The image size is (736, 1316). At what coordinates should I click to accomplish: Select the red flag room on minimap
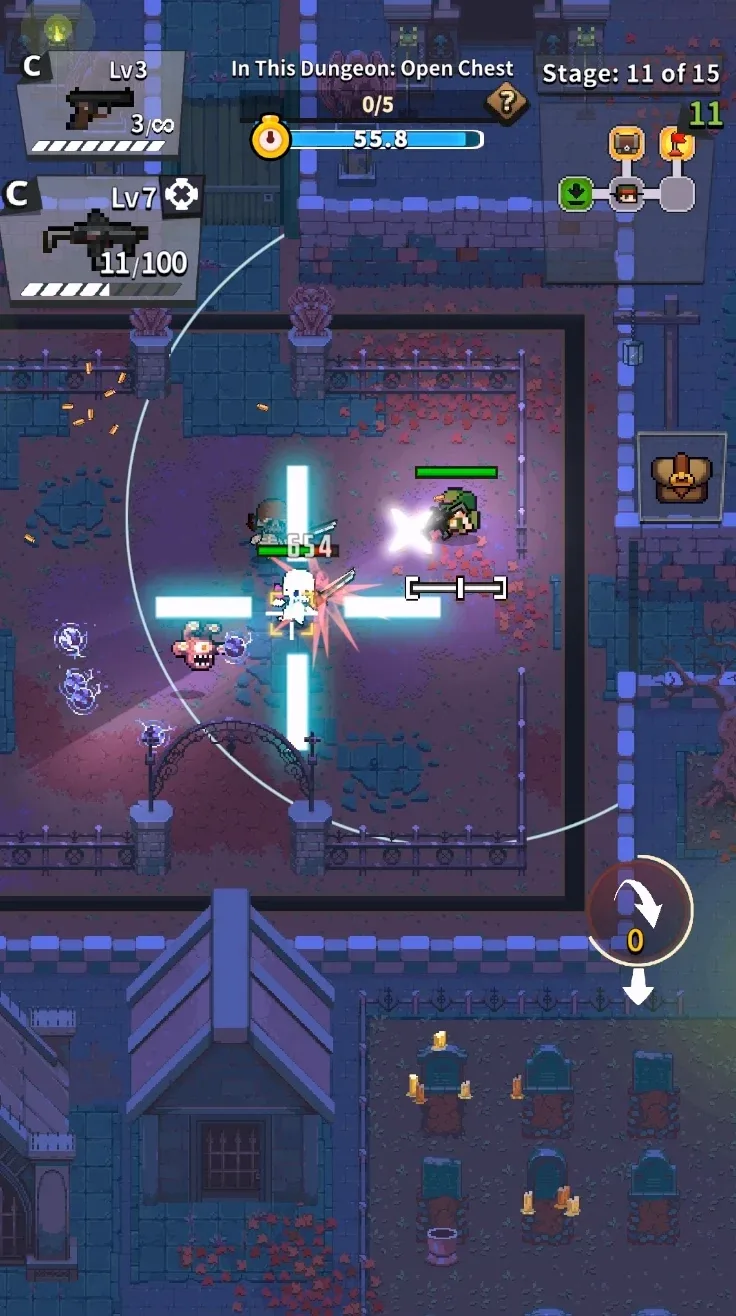pos(677,145)
